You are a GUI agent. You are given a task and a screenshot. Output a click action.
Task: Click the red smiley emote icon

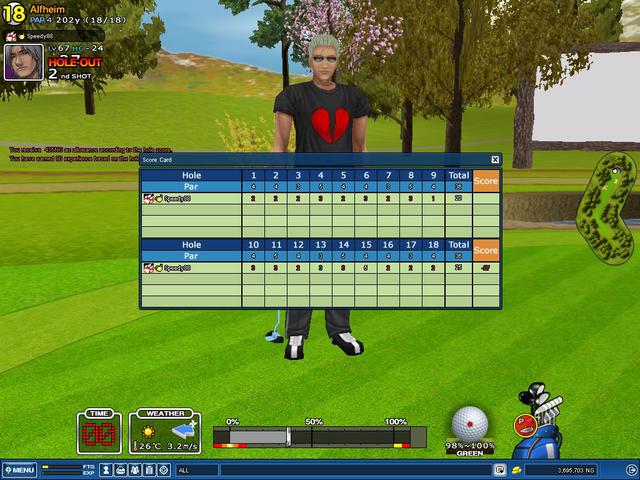[x=523, y=424]
